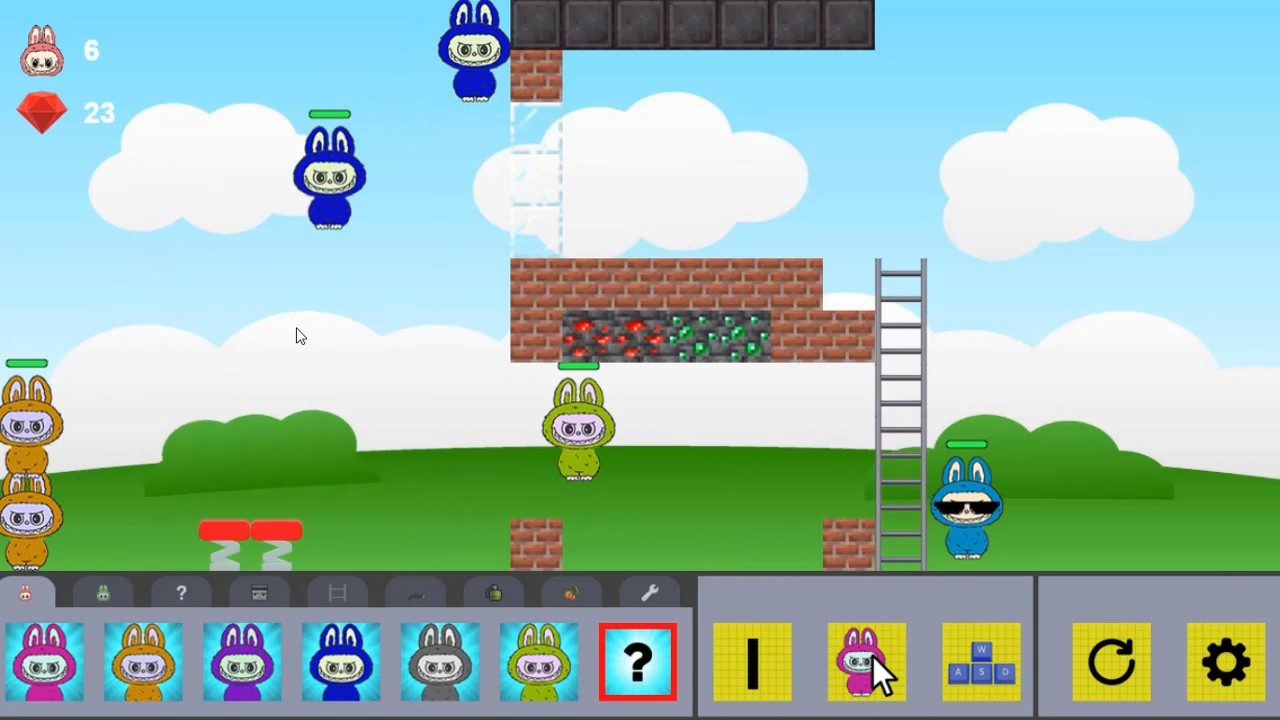Image resolution: width=1280 pixels, height=720 pixels.
Task: Select the WASD movement control option
Action: (981, 661)
